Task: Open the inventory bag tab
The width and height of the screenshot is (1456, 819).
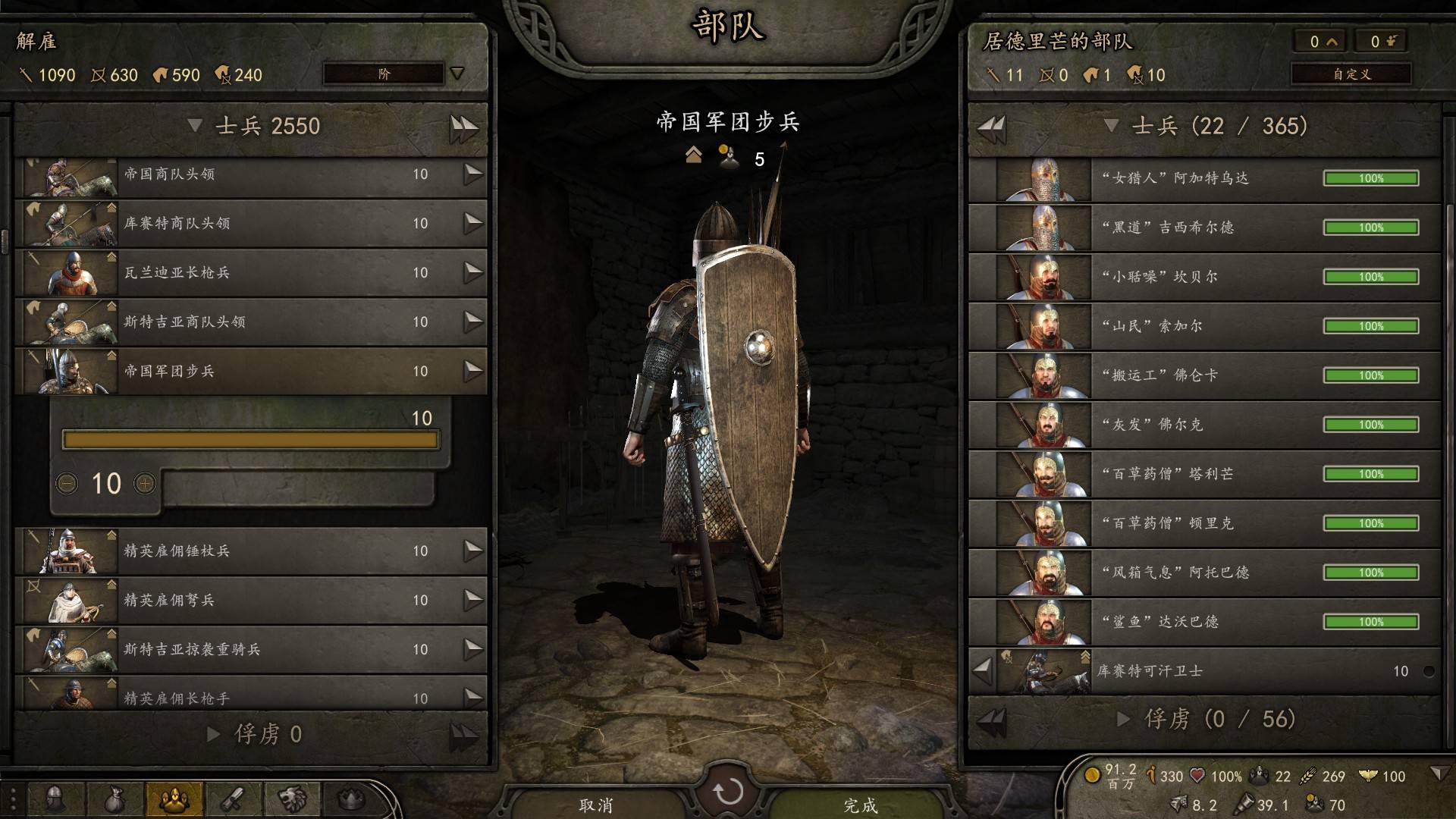Action: tap(114, 799)
